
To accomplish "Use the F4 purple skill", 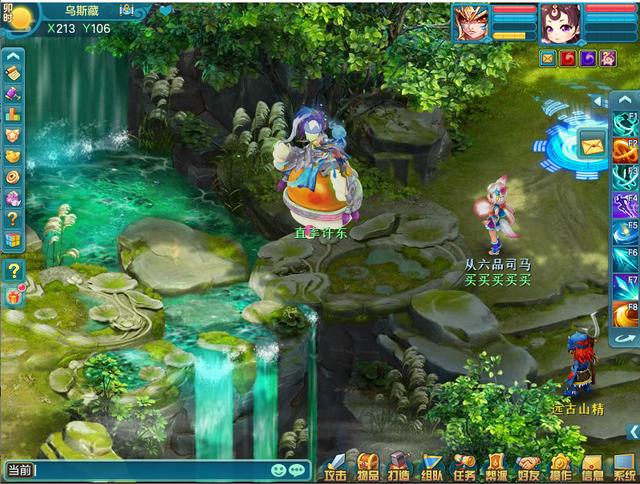I will click(x=625, y=206).
